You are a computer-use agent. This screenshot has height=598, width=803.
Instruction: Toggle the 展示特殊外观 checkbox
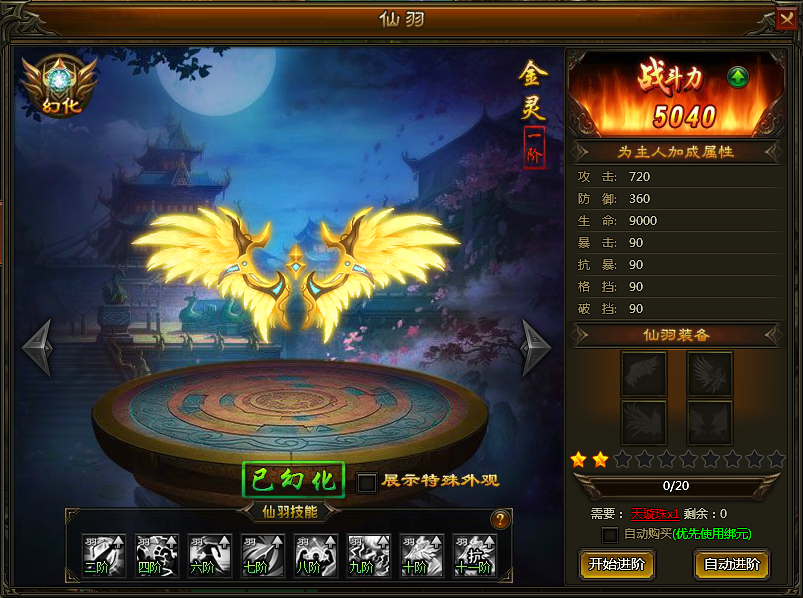click(x=367, y=482)
